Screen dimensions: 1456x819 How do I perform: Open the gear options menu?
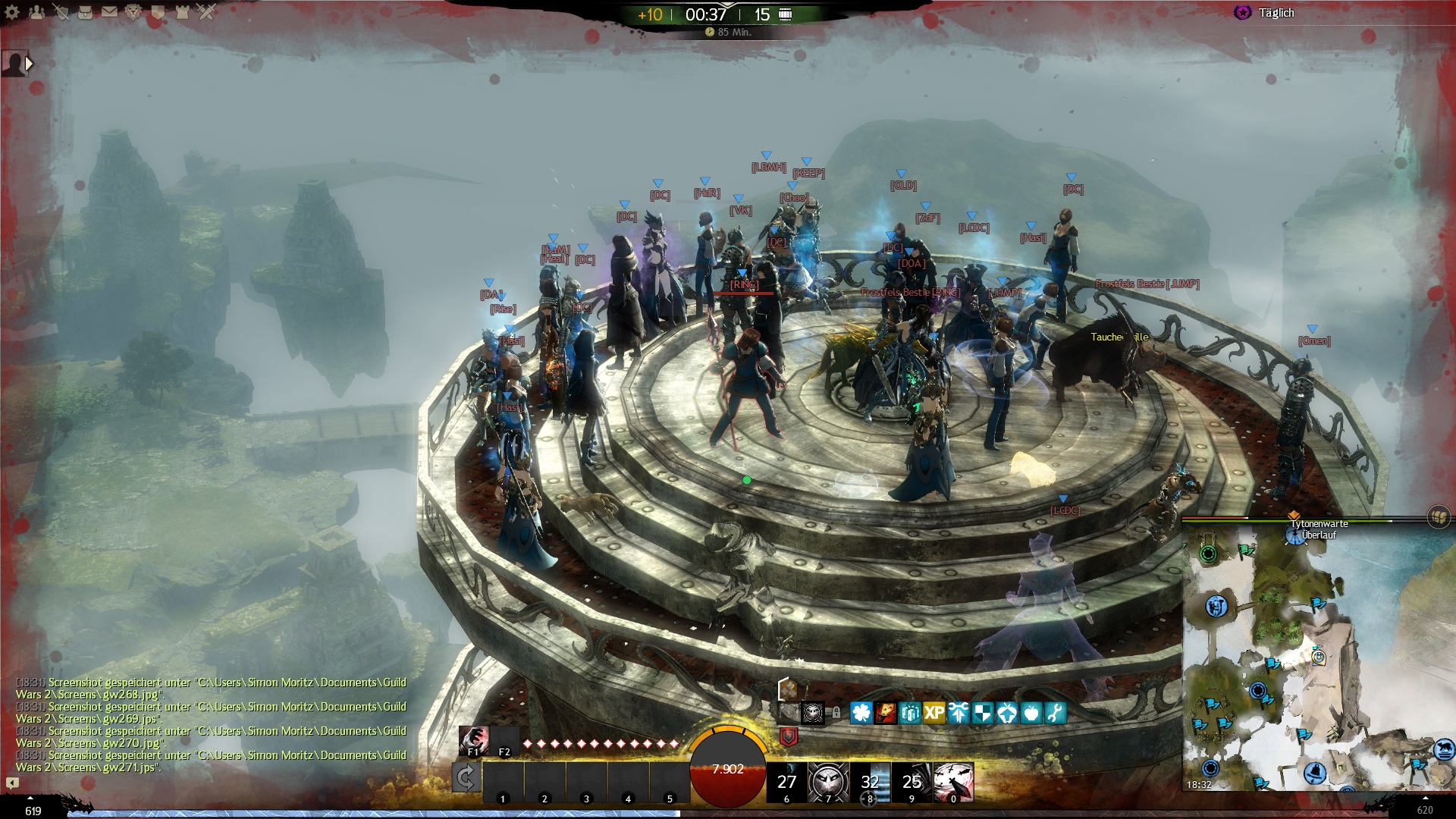click(x=12, y=12)
